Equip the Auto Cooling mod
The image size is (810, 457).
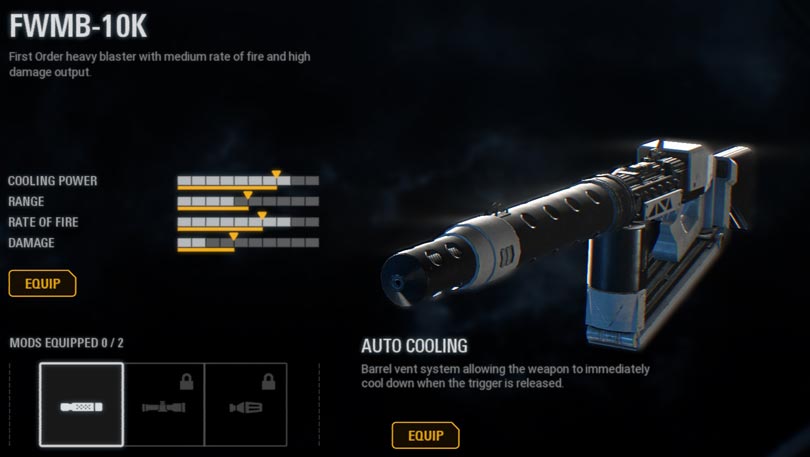coord(425,435)
